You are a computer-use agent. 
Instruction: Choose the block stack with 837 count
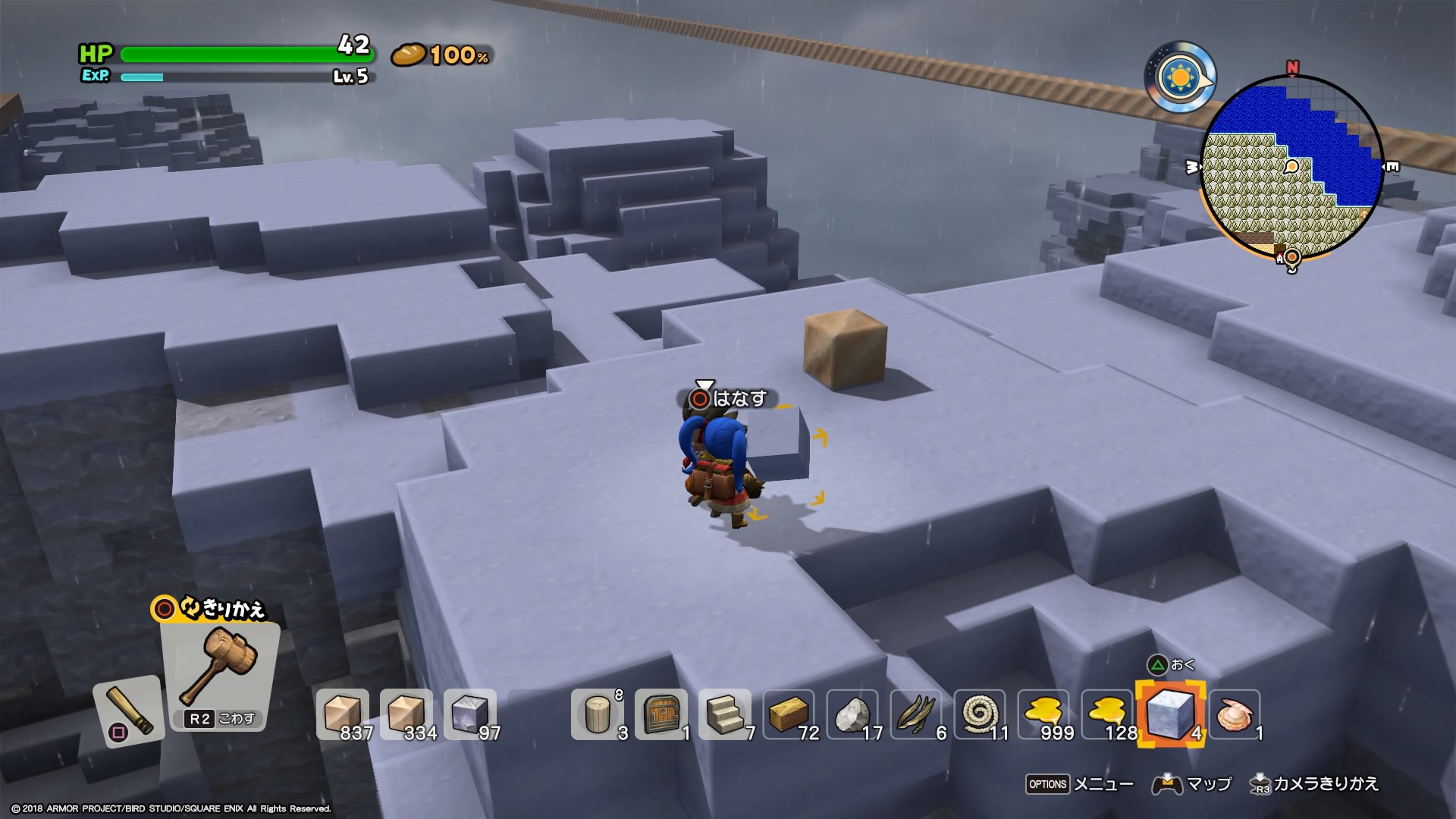coord(343,714)
